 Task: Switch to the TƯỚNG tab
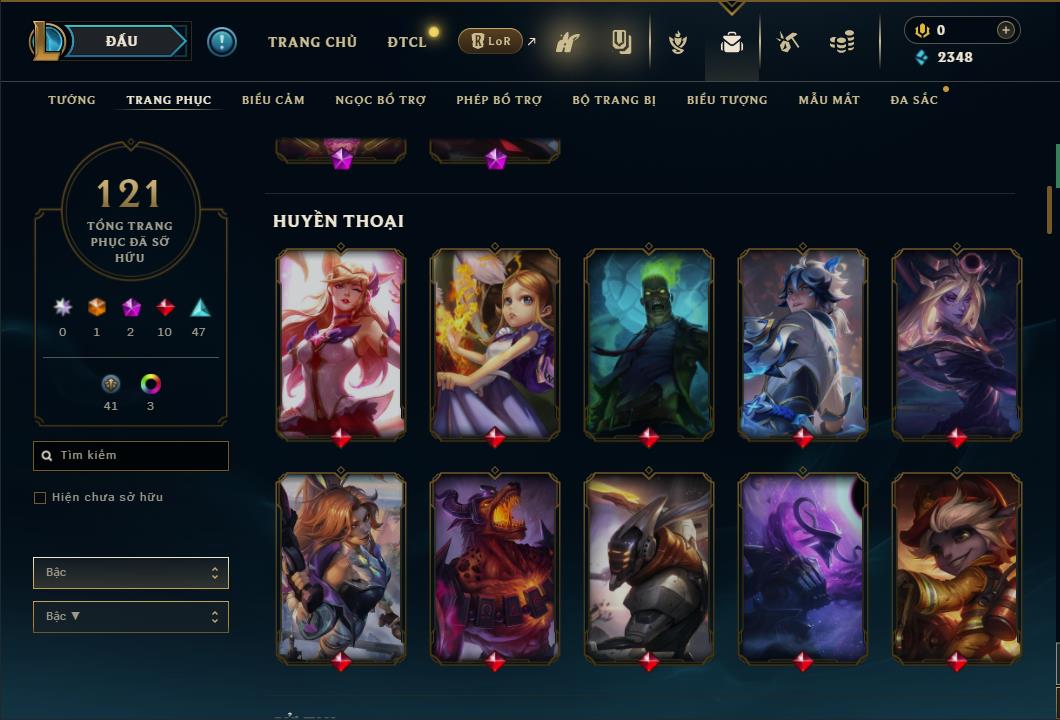click(x=72, y=100)
